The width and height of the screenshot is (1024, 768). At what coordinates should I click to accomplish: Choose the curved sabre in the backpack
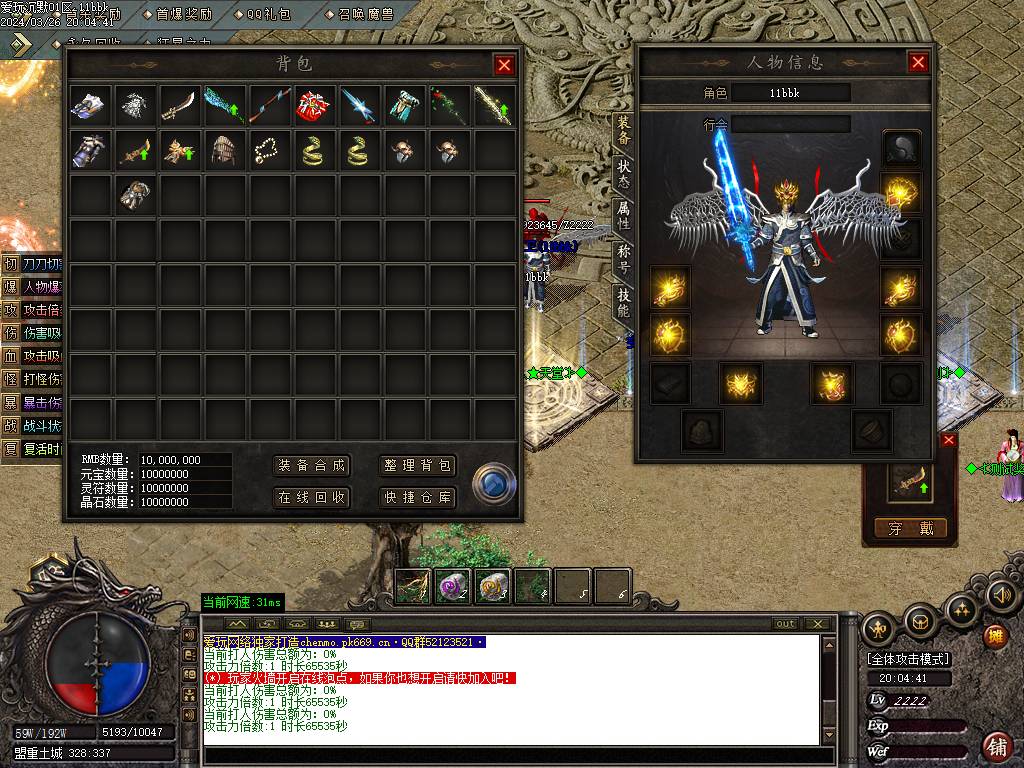[x=179, y=105]
